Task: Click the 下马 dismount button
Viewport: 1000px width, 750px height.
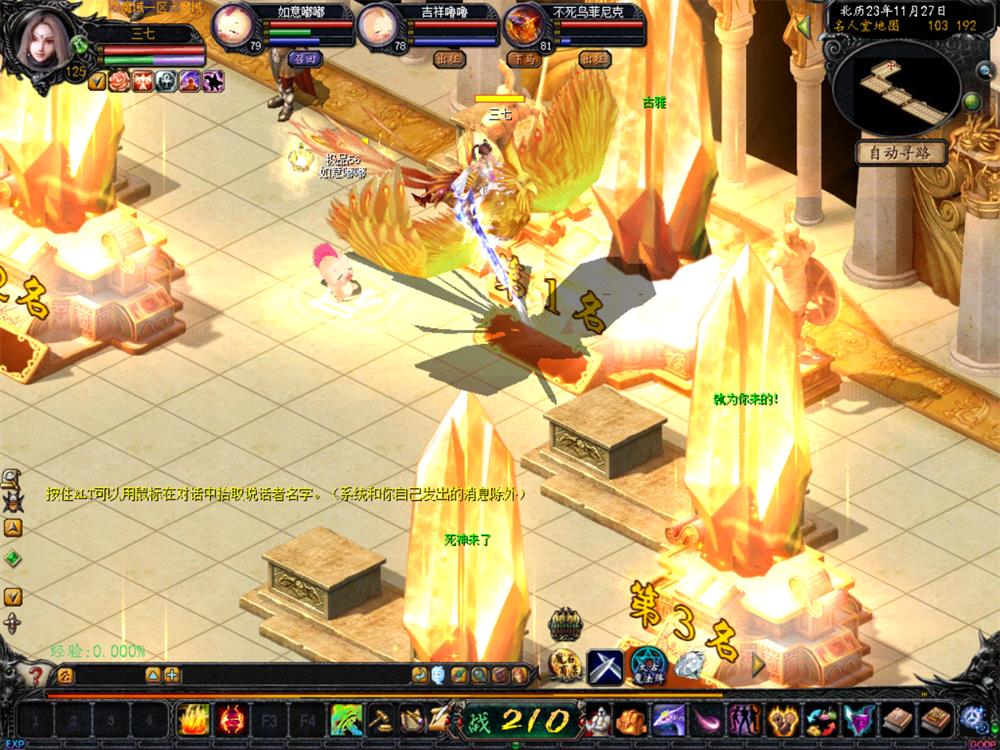Action: [523, 59]
